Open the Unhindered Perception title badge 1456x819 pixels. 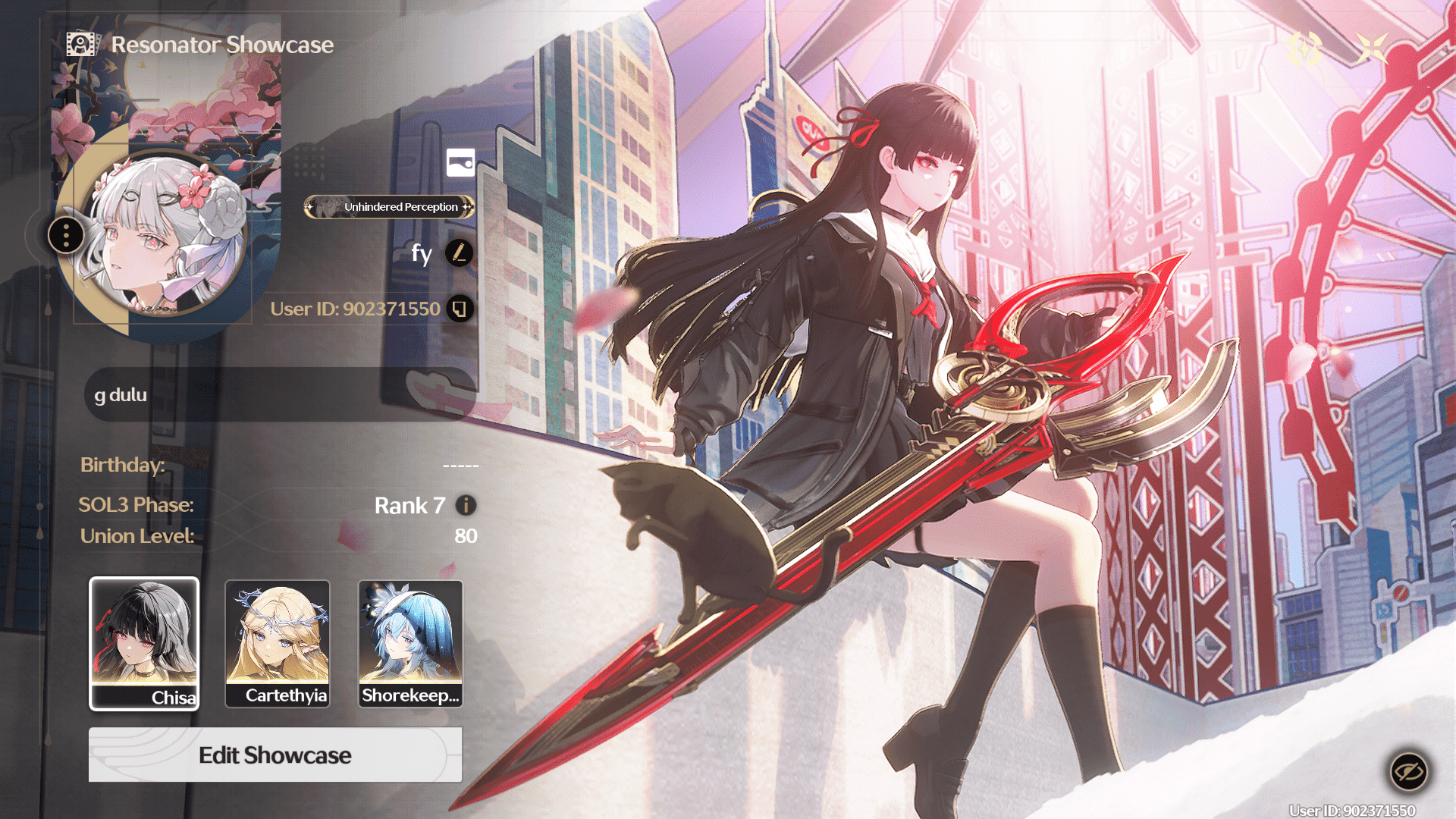pyautogui.click(x=390, y=207)
